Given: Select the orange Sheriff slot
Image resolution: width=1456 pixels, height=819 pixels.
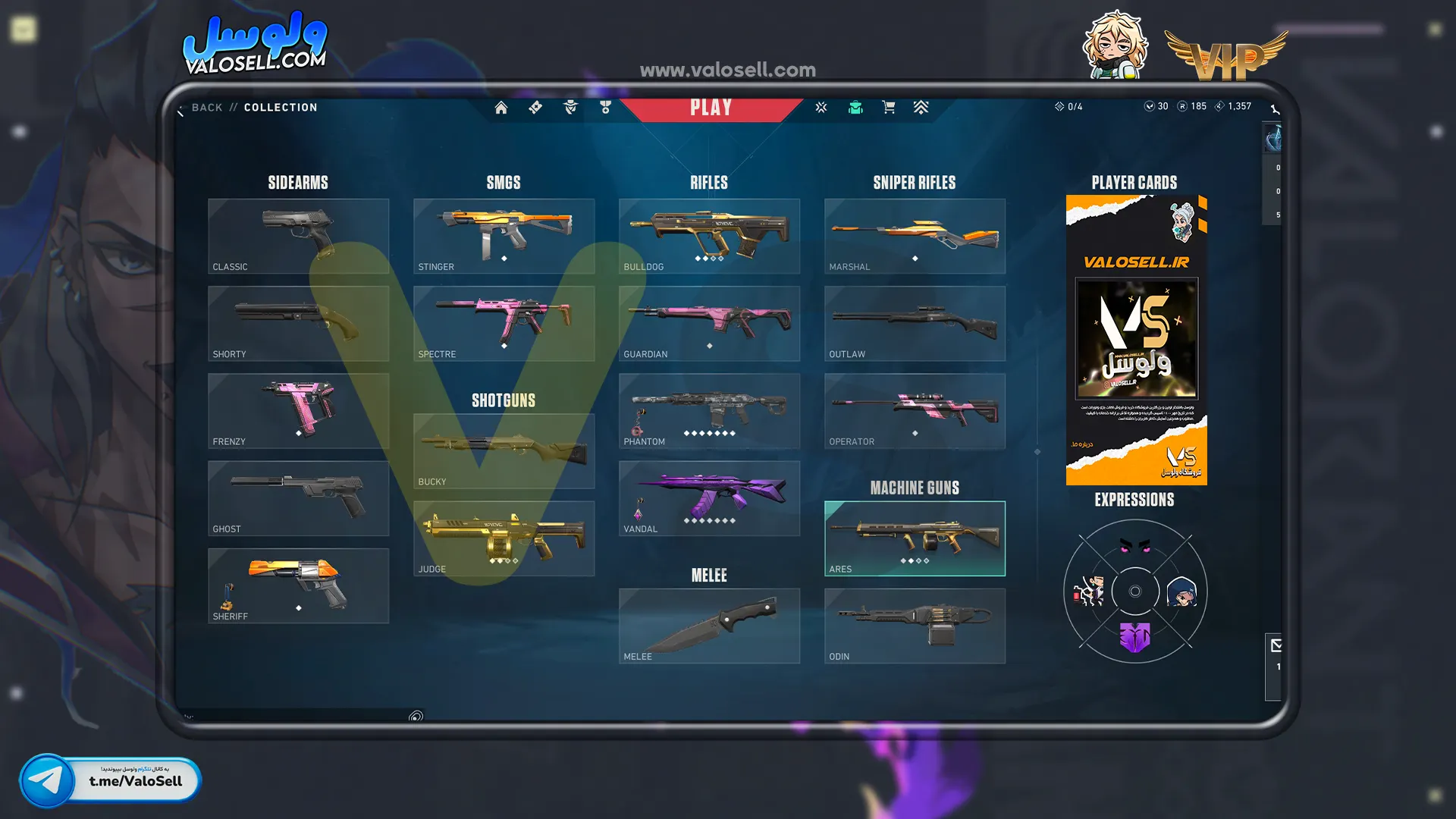Looking at the screenshot, I should [x=298, y=585].
